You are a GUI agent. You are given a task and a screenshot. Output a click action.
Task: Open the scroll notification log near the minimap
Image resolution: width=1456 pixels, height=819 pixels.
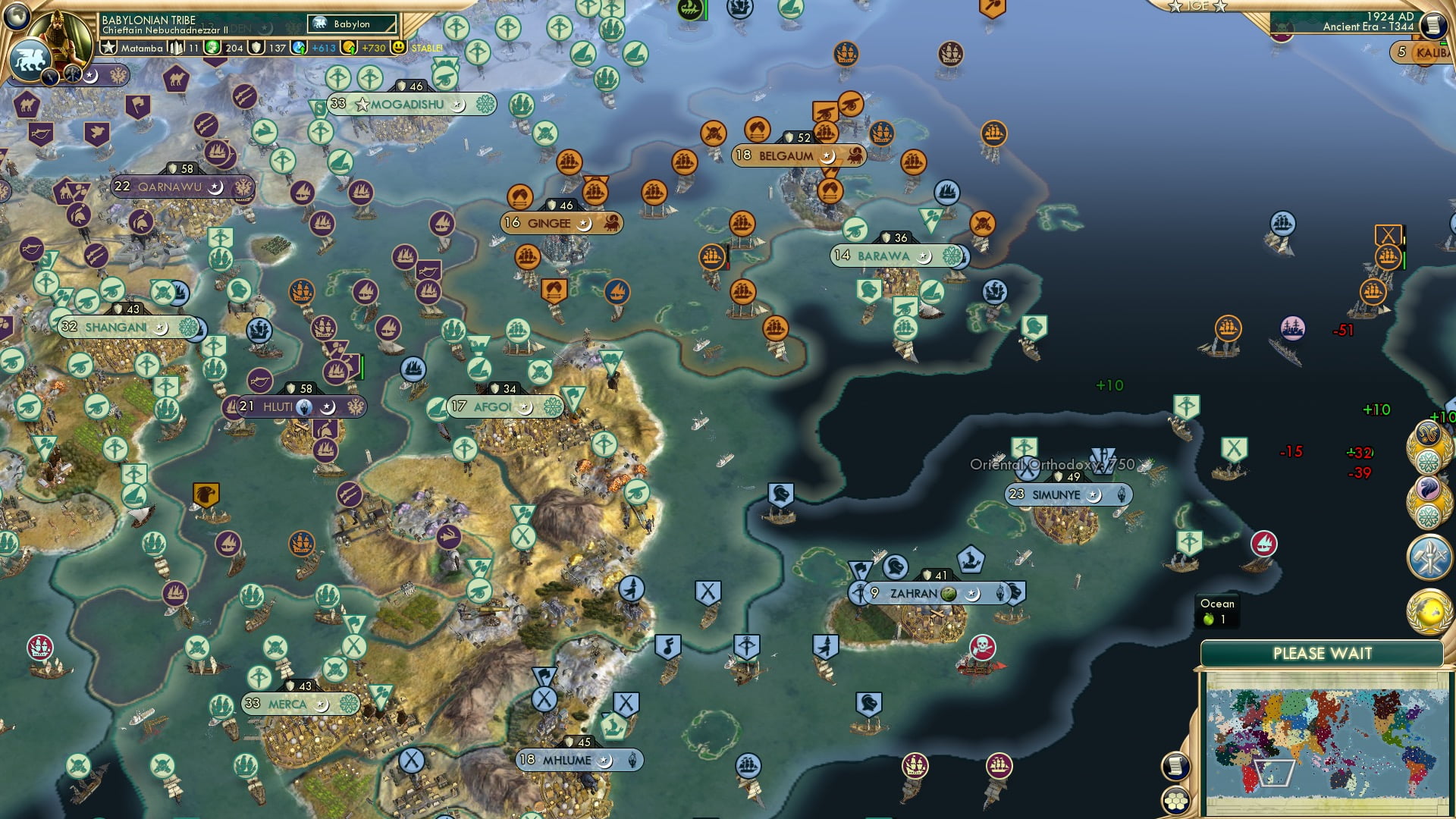point(1175,767)
